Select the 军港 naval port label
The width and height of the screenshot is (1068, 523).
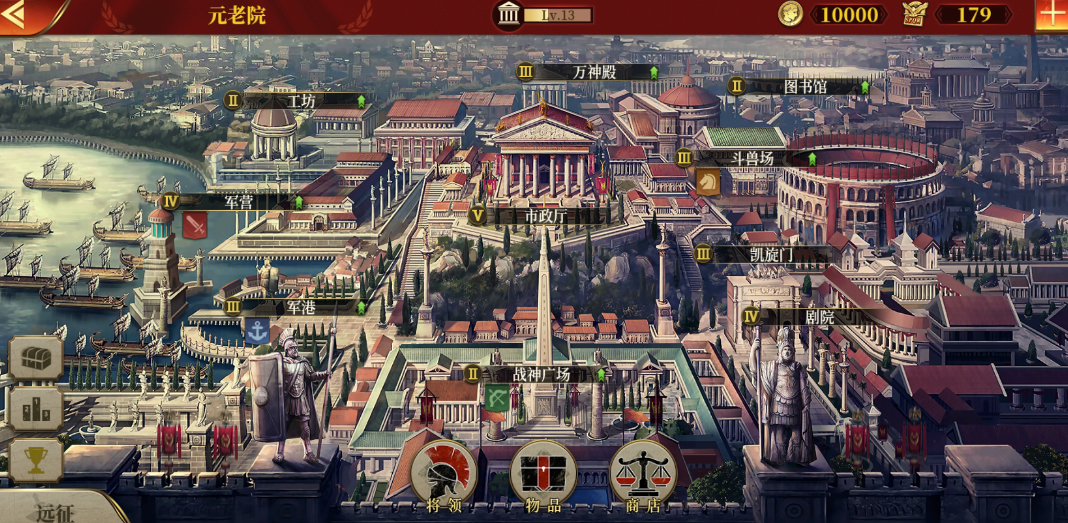tap(301, 307)
